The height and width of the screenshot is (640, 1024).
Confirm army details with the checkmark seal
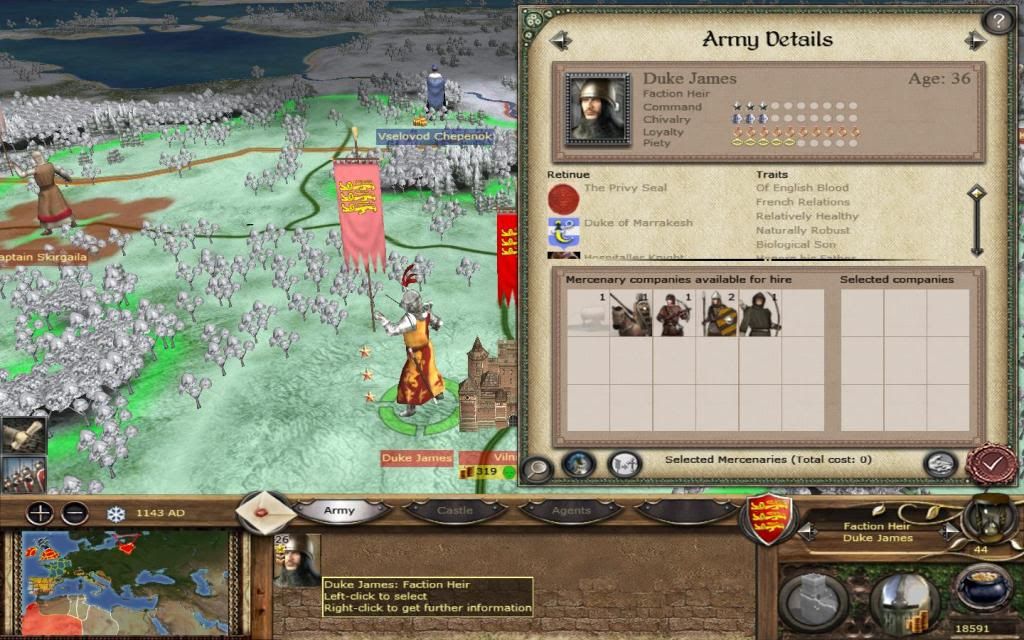coord(990,464)
